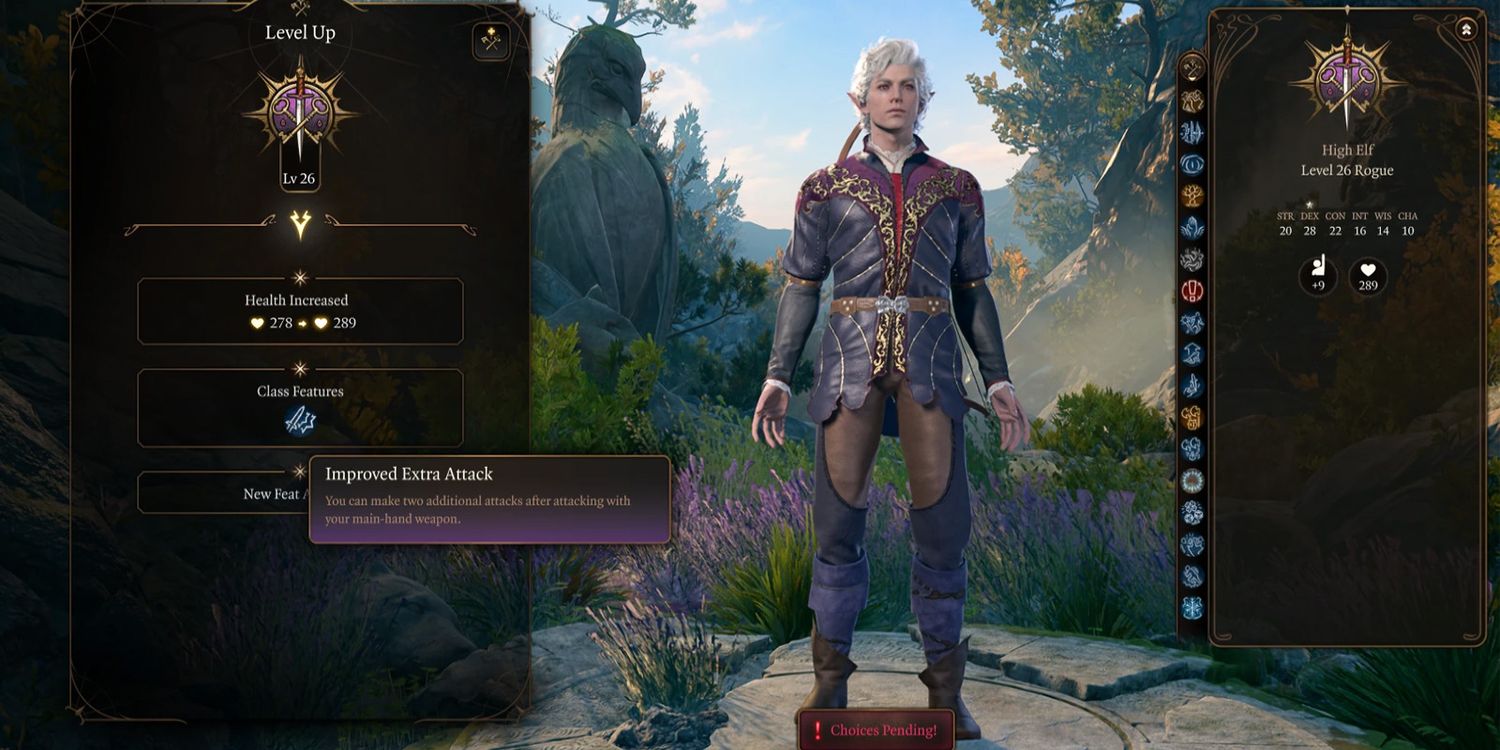Select the Rogue class emblem in the Level Up panel

tap(300, 112)
